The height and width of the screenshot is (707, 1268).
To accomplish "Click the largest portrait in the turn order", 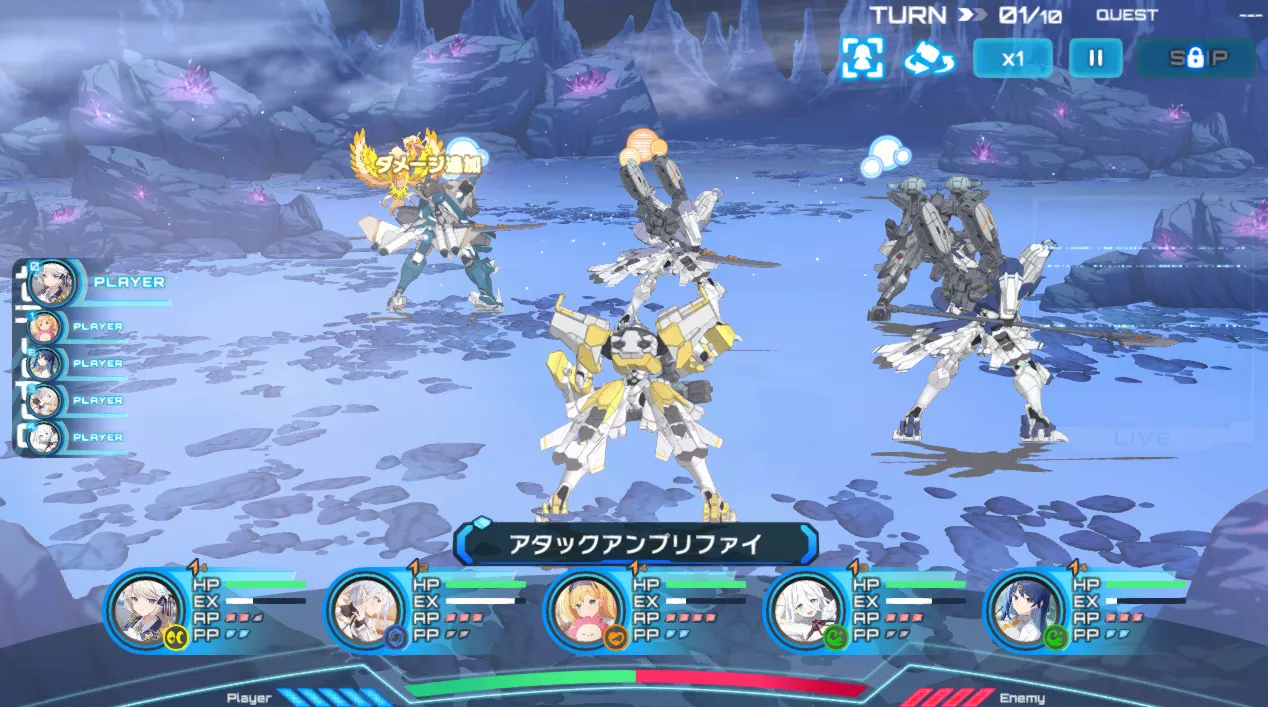I will click(52, 283).
